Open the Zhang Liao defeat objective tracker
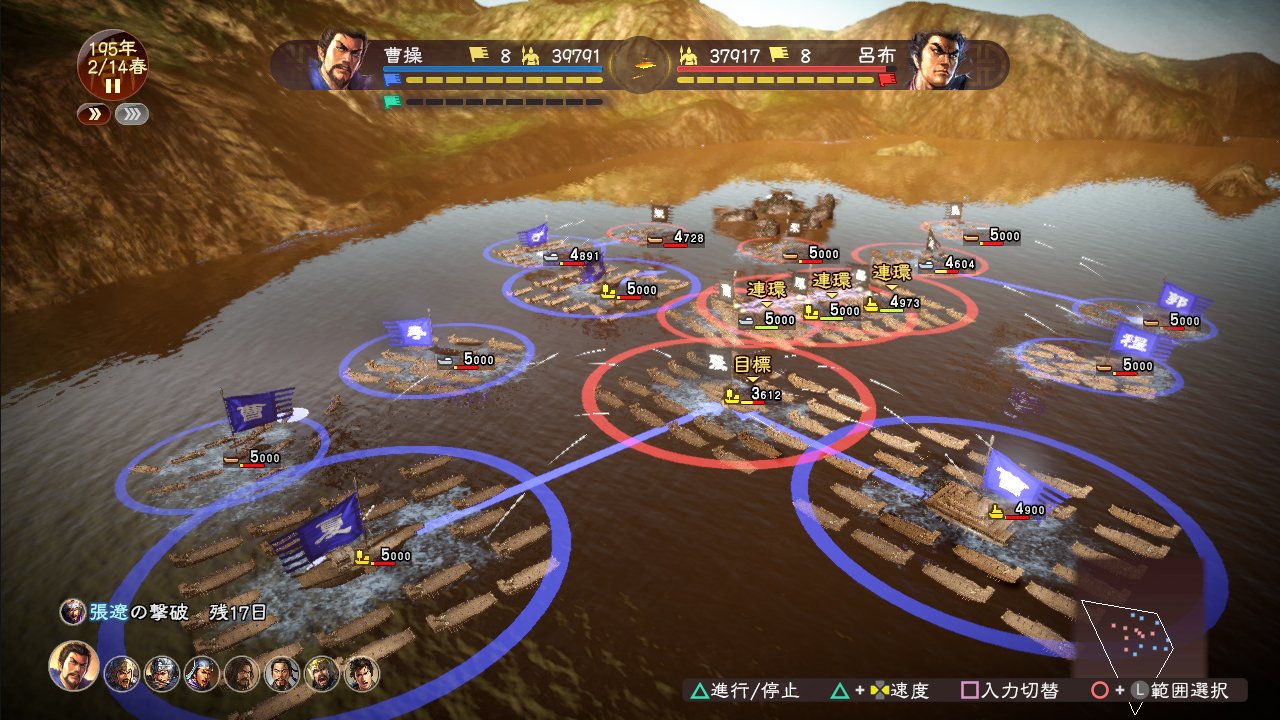1280x720 pixels. click(x=165, y=612)
